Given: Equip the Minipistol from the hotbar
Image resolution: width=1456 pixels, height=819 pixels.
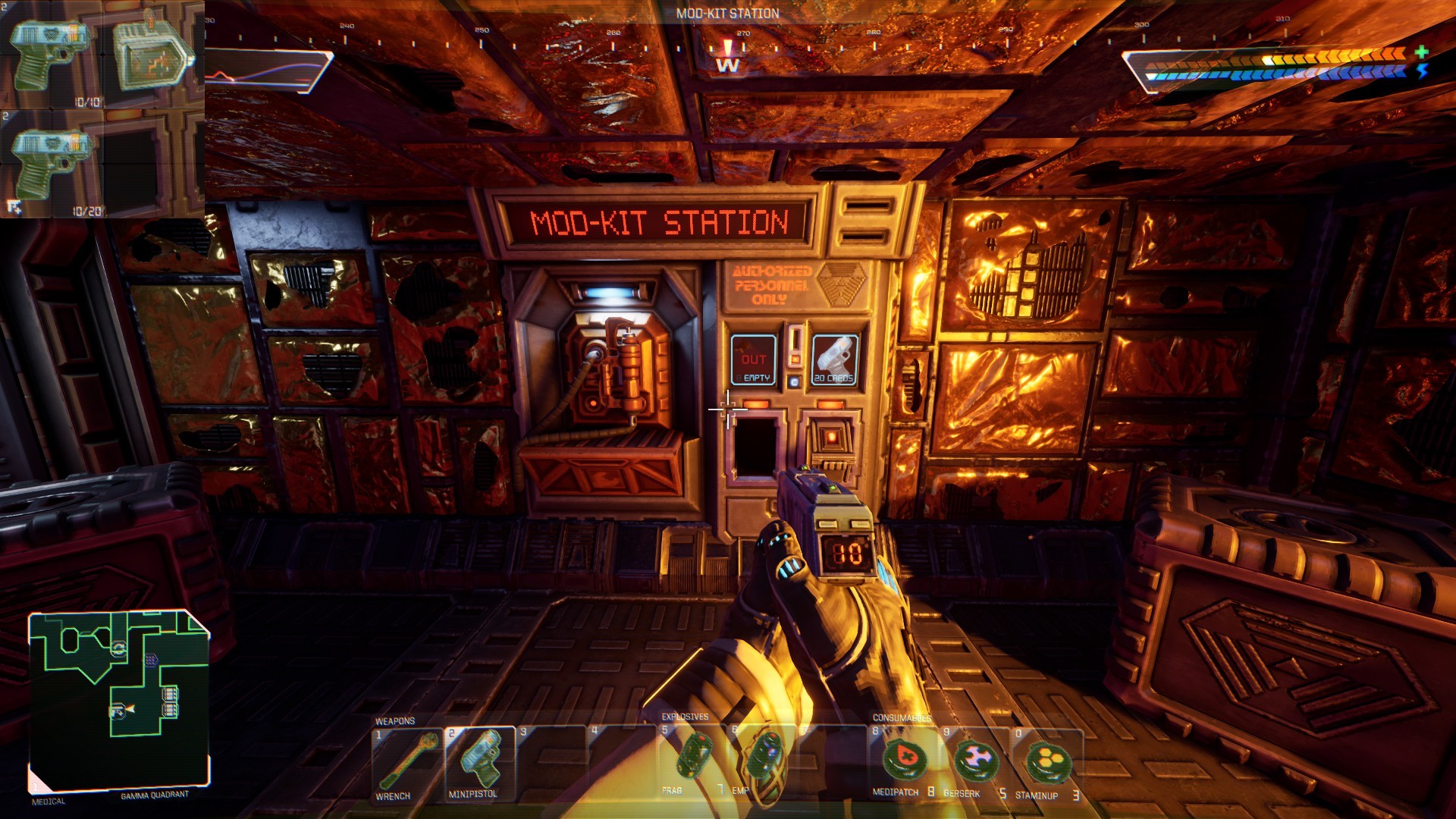Looking at the screenshot, I should pyautogui.click(x=479, y=763).
